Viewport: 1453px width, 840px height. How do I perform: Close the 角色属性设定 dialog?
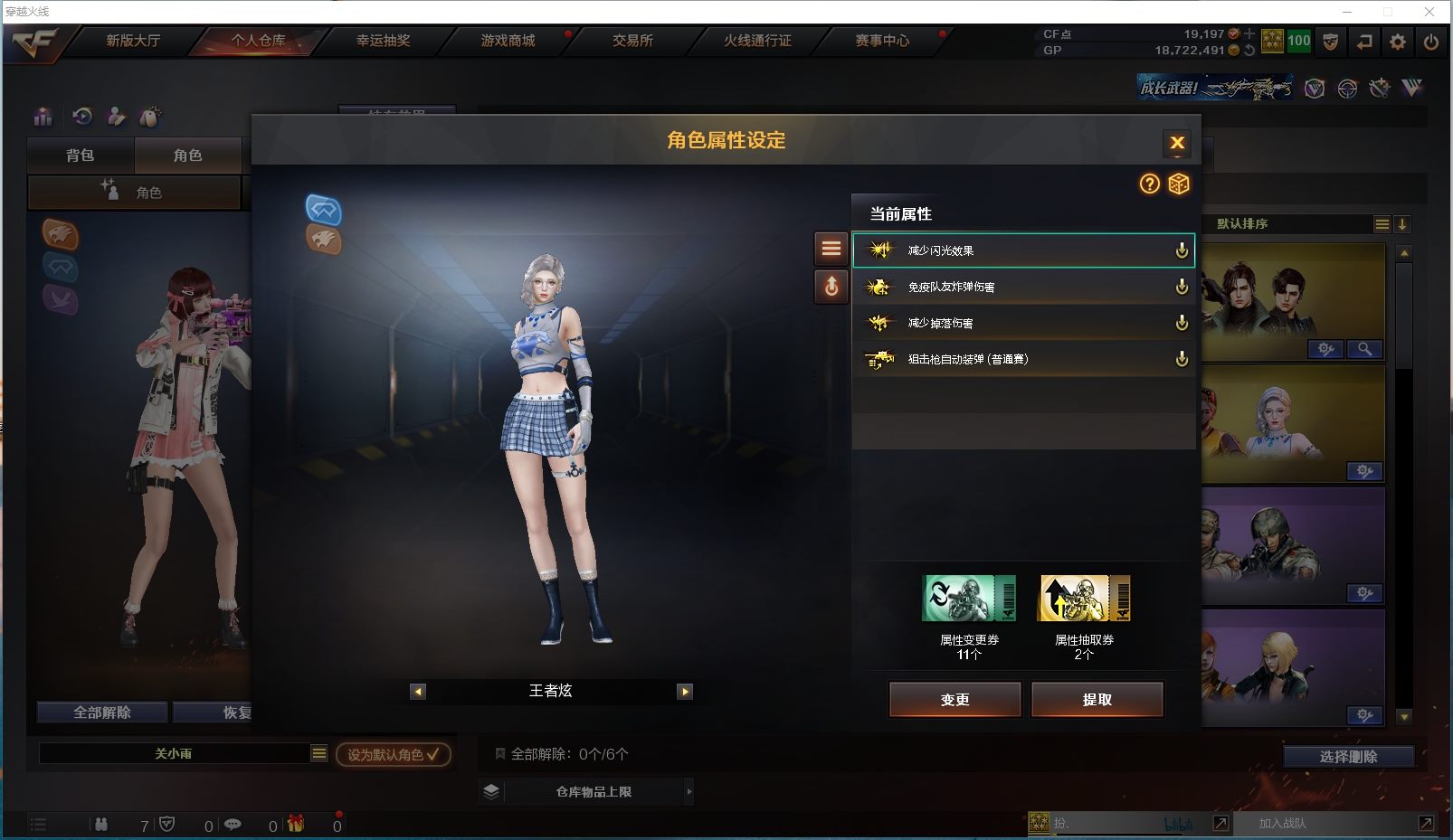pos(1177,143)
